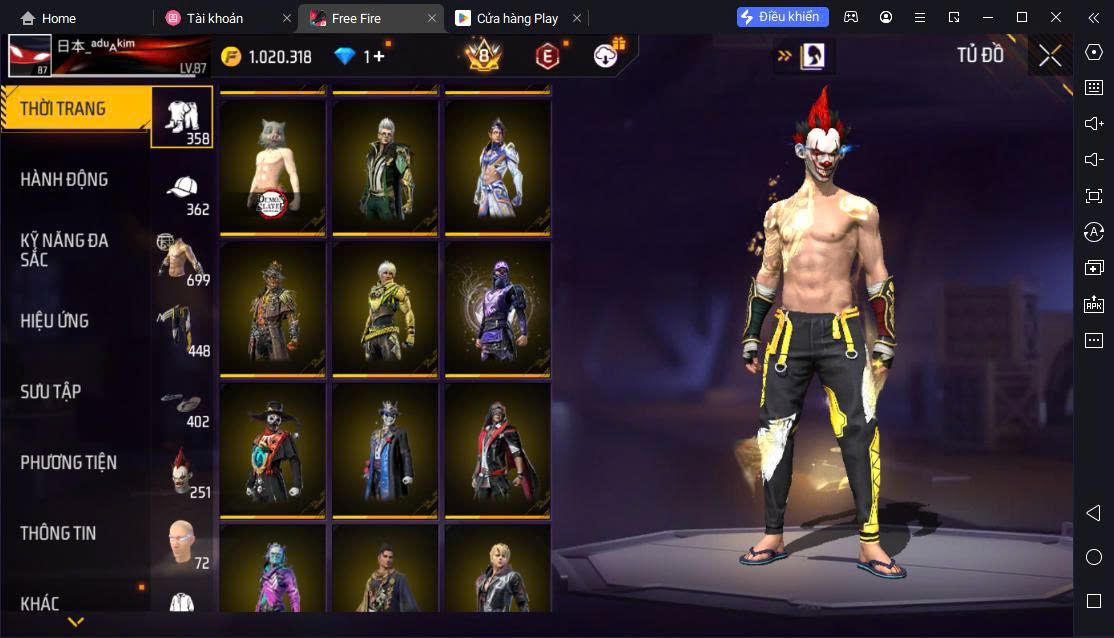This screenshot has height=638, width=1114.
Task: Pick the blue suit skeleton outfit
Action: (385, 449)
